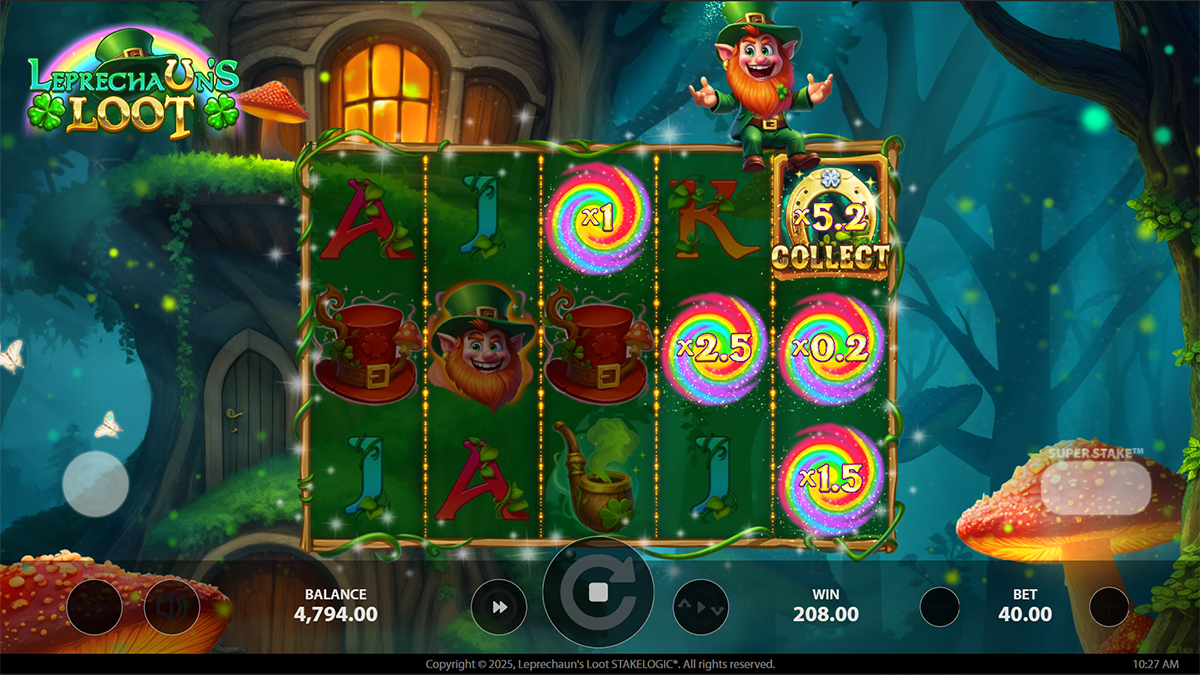Open the autoplay arrows button

[700, 607]
